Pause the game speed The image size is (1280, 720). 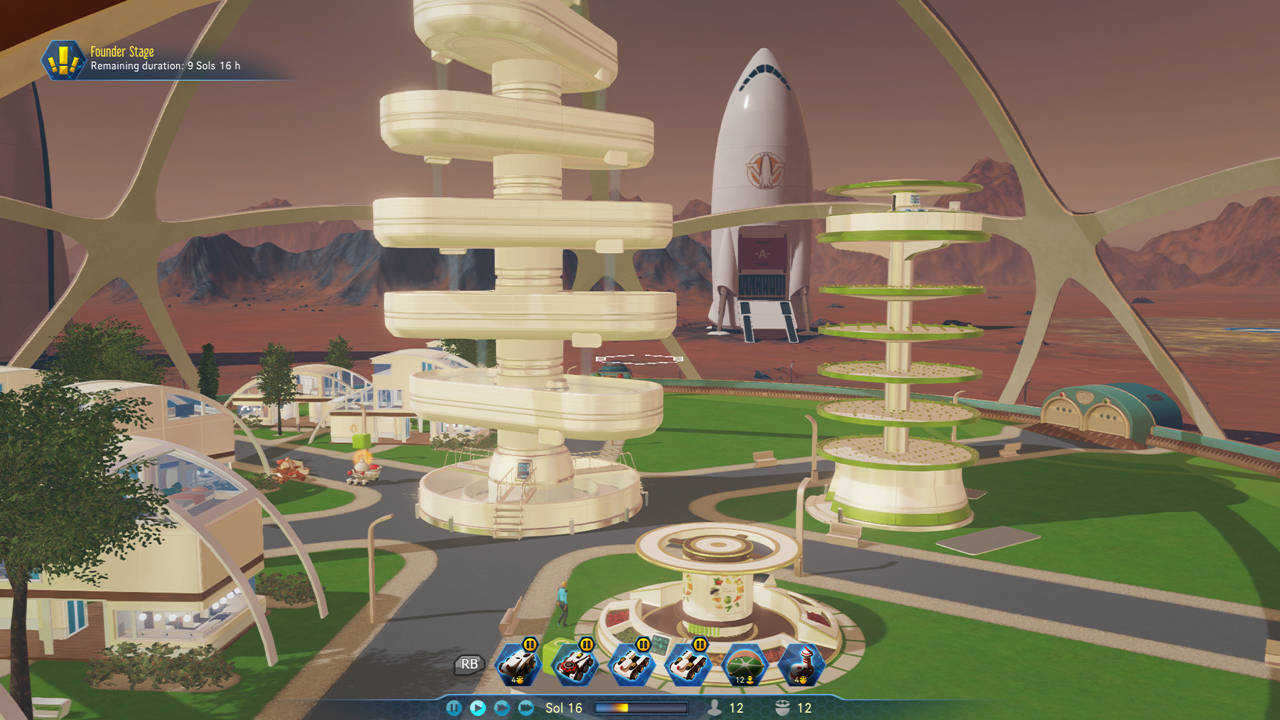[454, 708]
